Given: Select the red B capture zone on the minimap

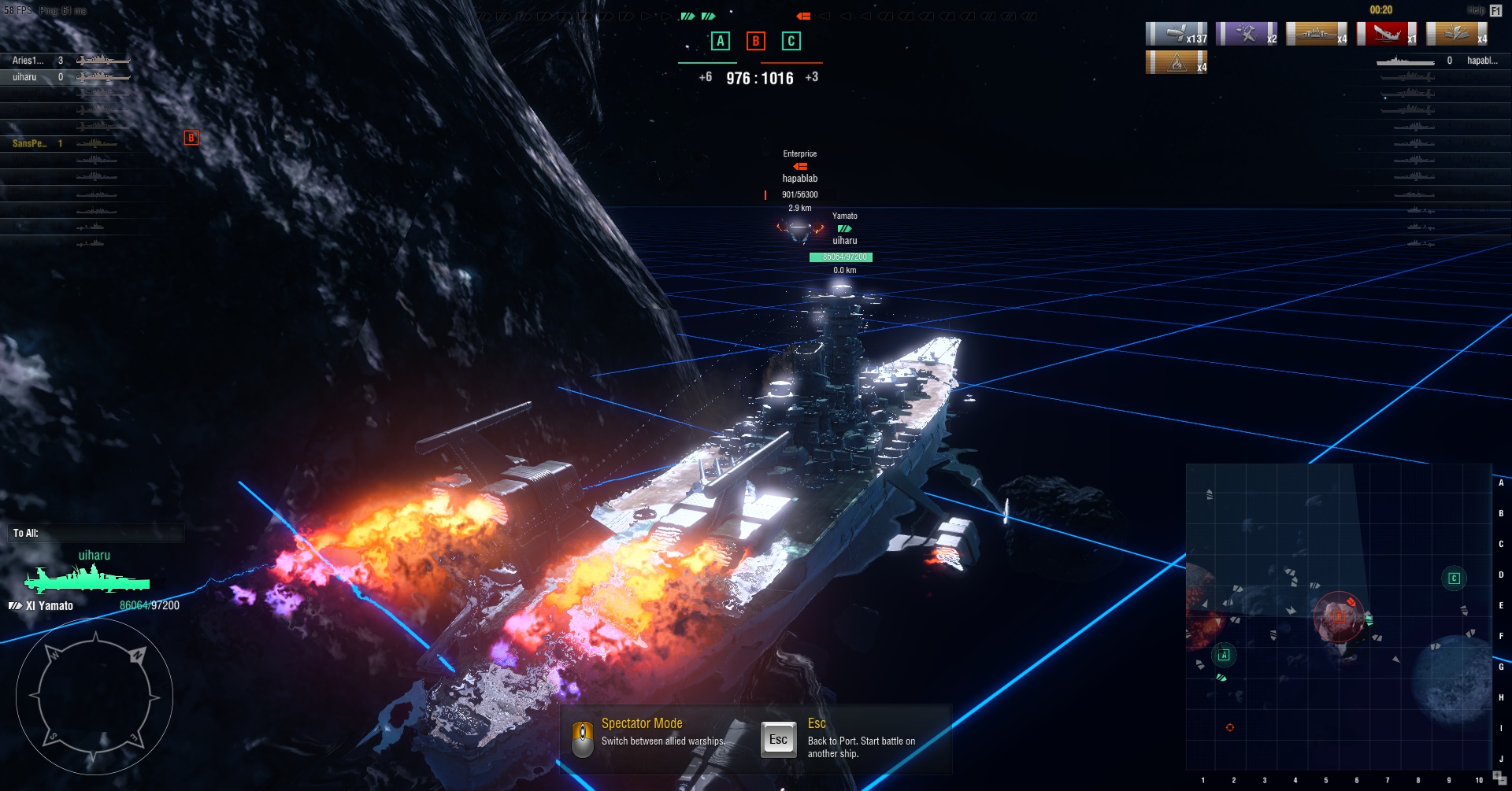Looking at the screenshot, I should pos(1339,616).
